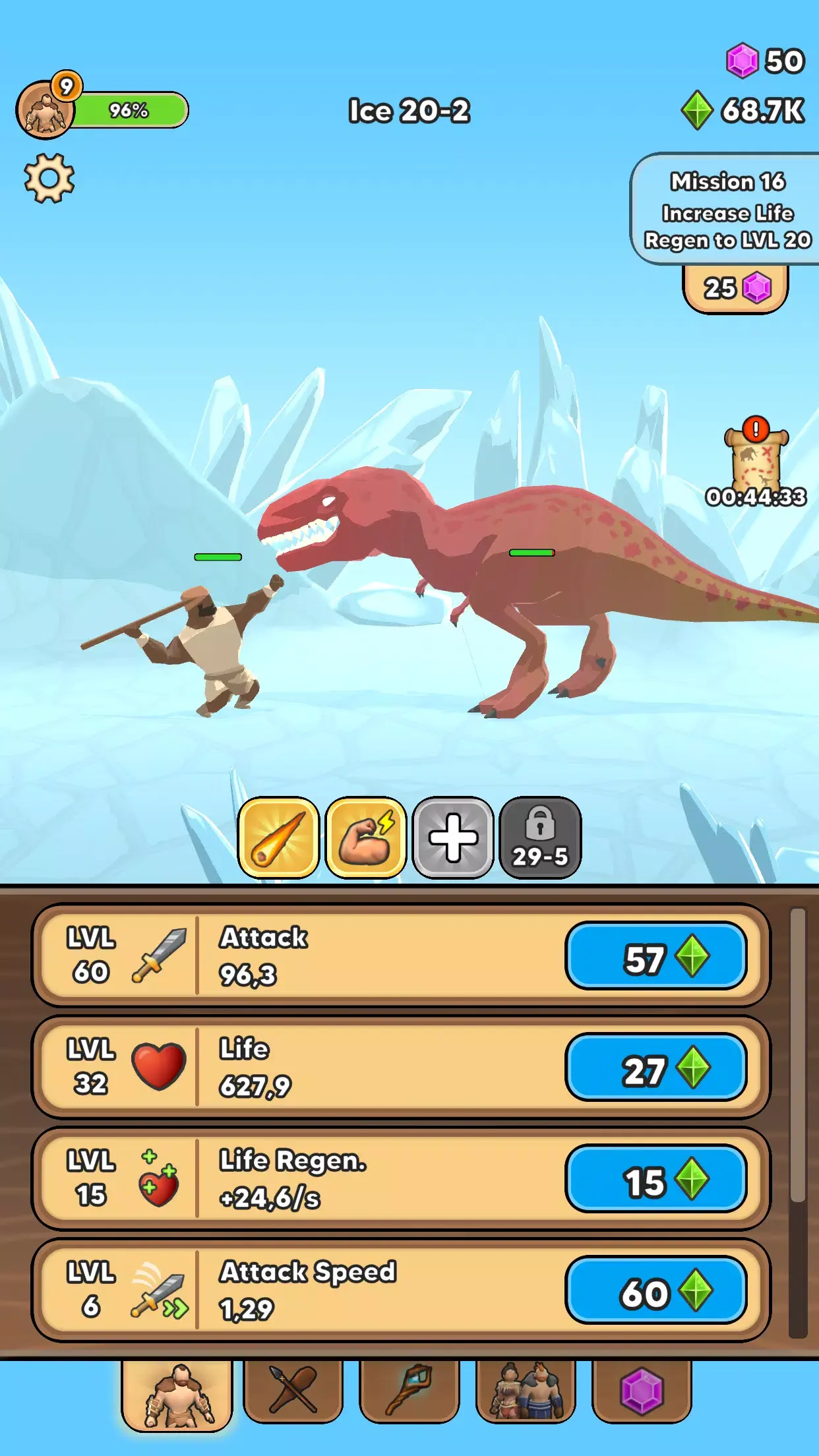Switch to the tribe companions tab
The image size is (819, 1456).
[526, 1390]
